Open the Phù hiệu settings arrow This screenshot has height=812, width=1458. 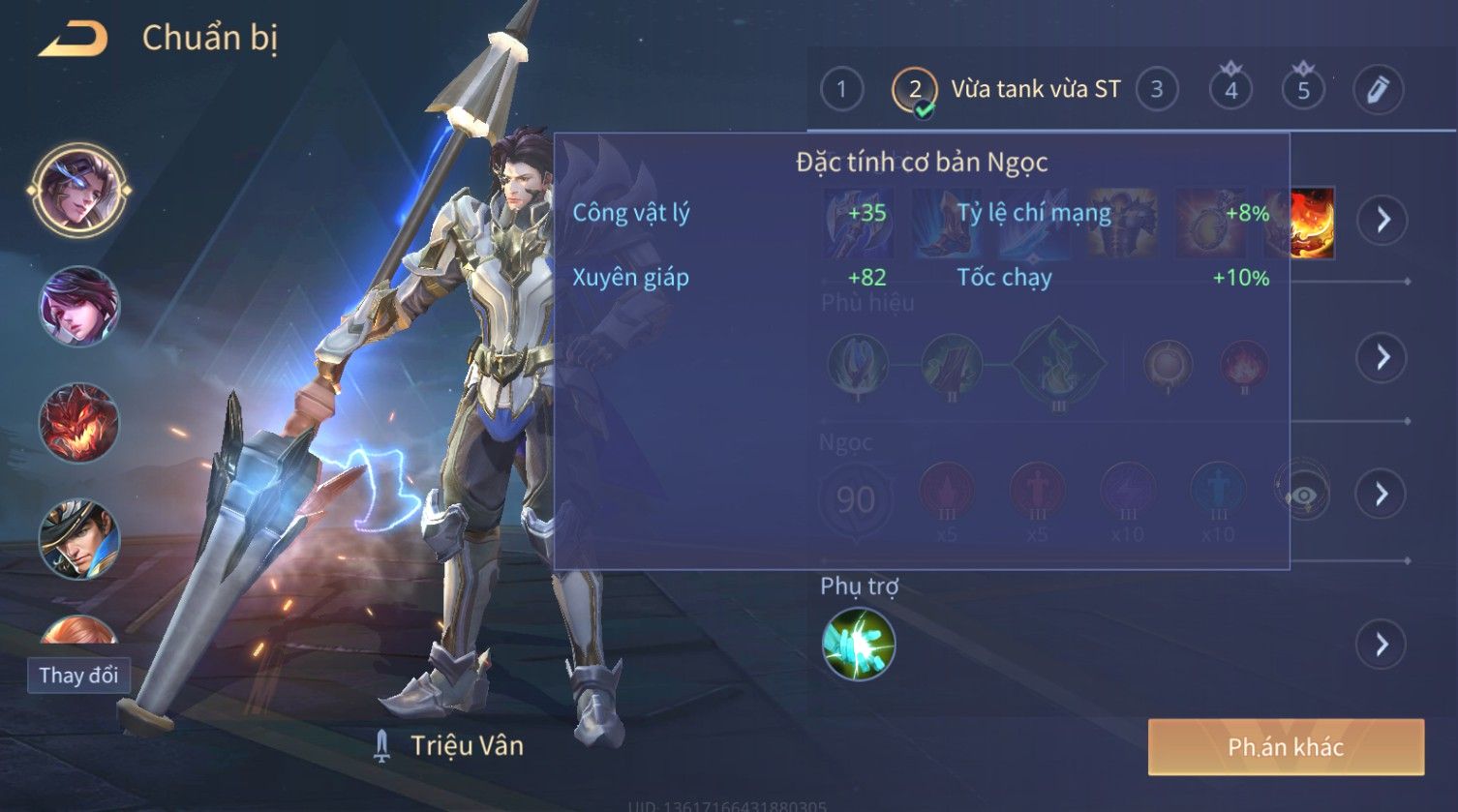pyautogui.click(x=1382, y=357)
